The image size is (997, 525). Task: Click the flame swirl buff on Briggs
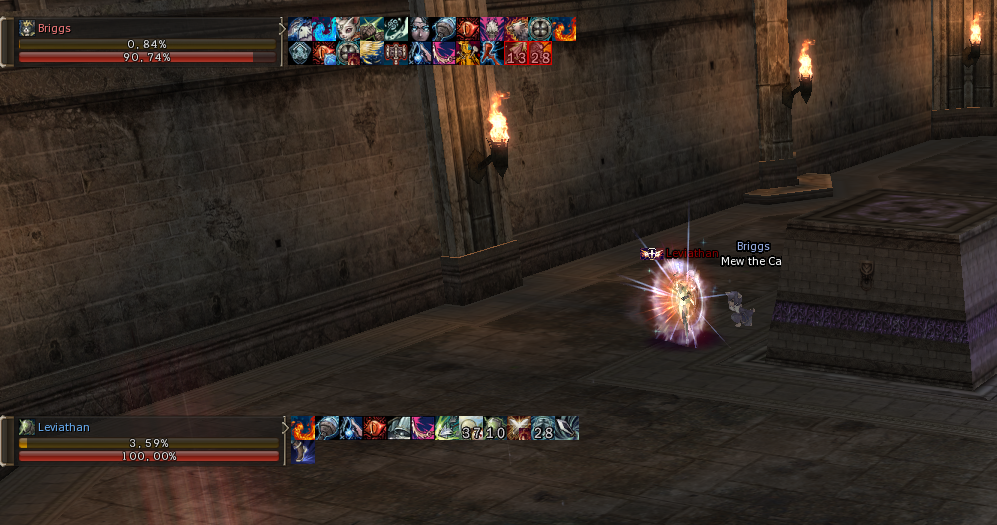[565, 30]
